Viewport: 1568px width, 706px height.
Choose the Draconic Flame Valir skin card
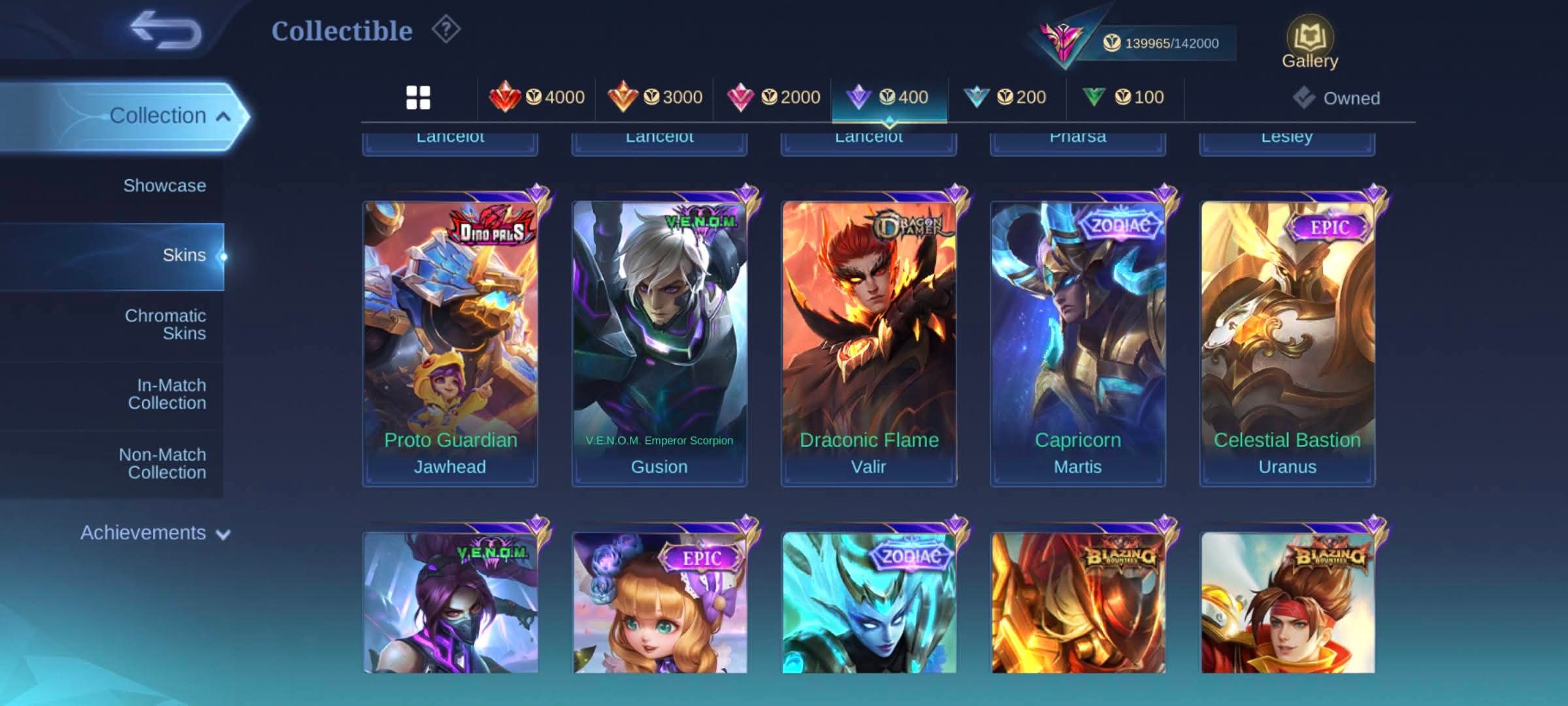tap(869, 343)
